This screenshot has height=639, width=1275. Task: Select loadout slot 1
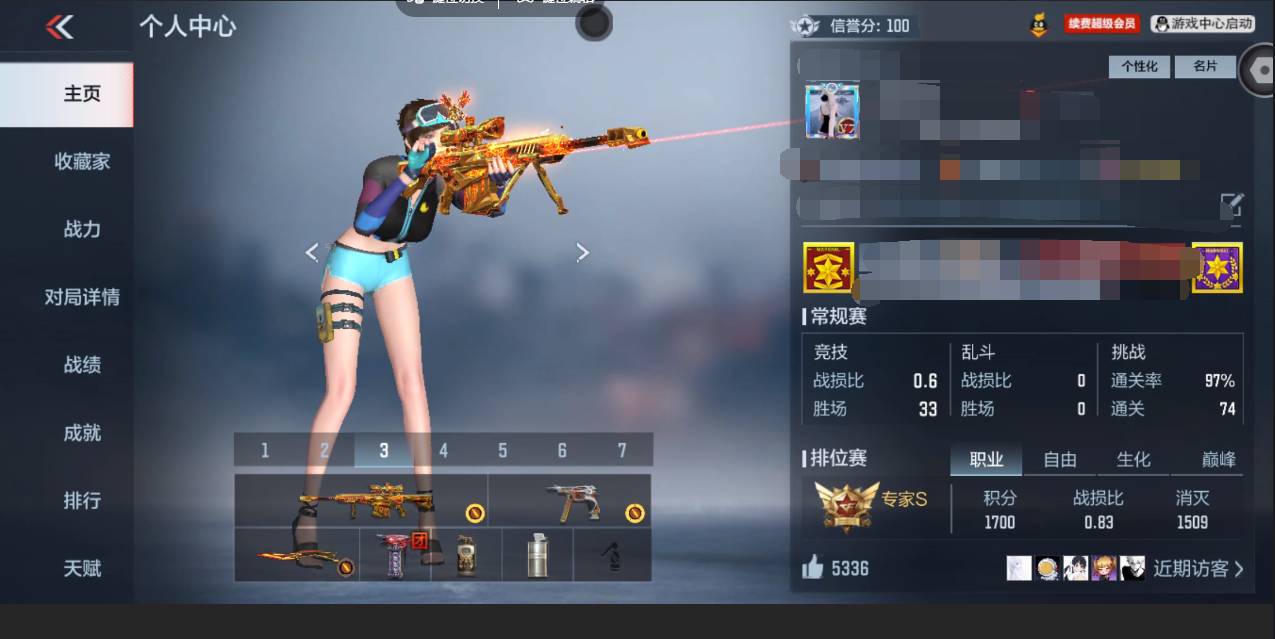[265, 451]
